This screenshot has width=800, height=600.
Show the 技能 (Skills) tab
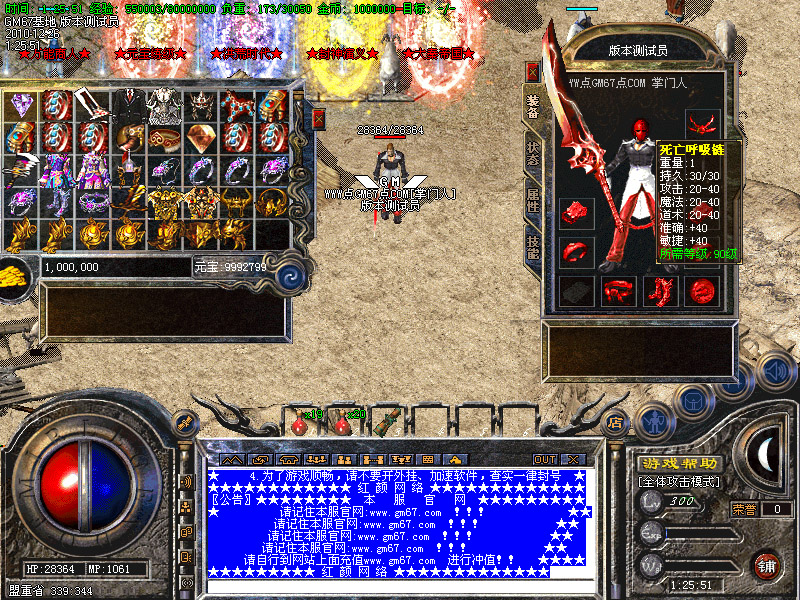coord(532,248)
